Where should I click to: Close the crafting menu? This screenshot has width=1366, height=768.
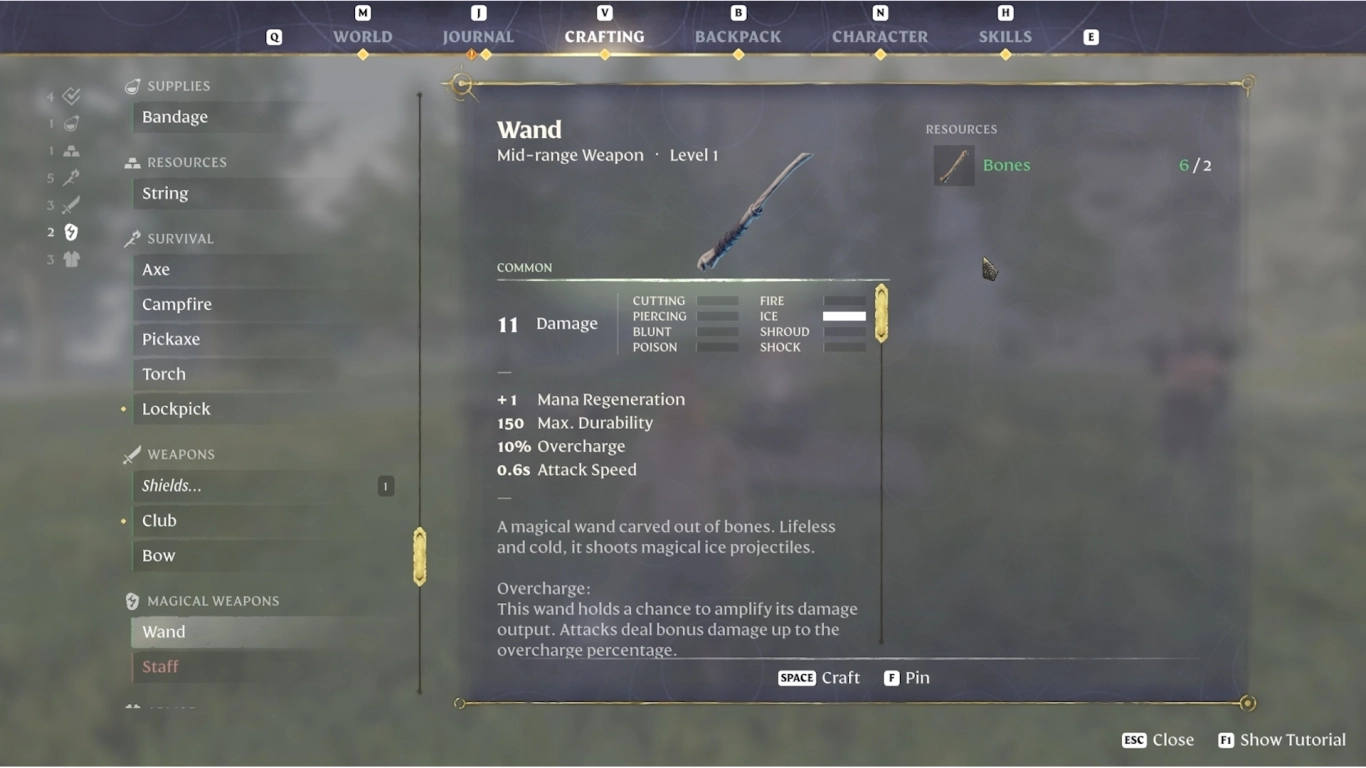click(x=1158, y=740)
